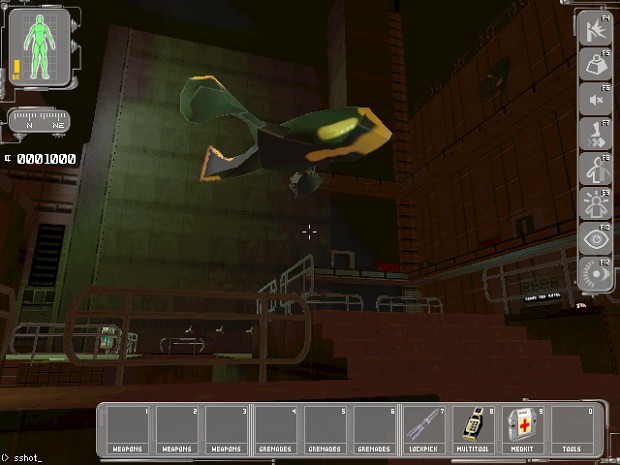The height and width of the screenshot is (465, 620).
Task: Click the compass heading strip
Action: coord(39,122)
